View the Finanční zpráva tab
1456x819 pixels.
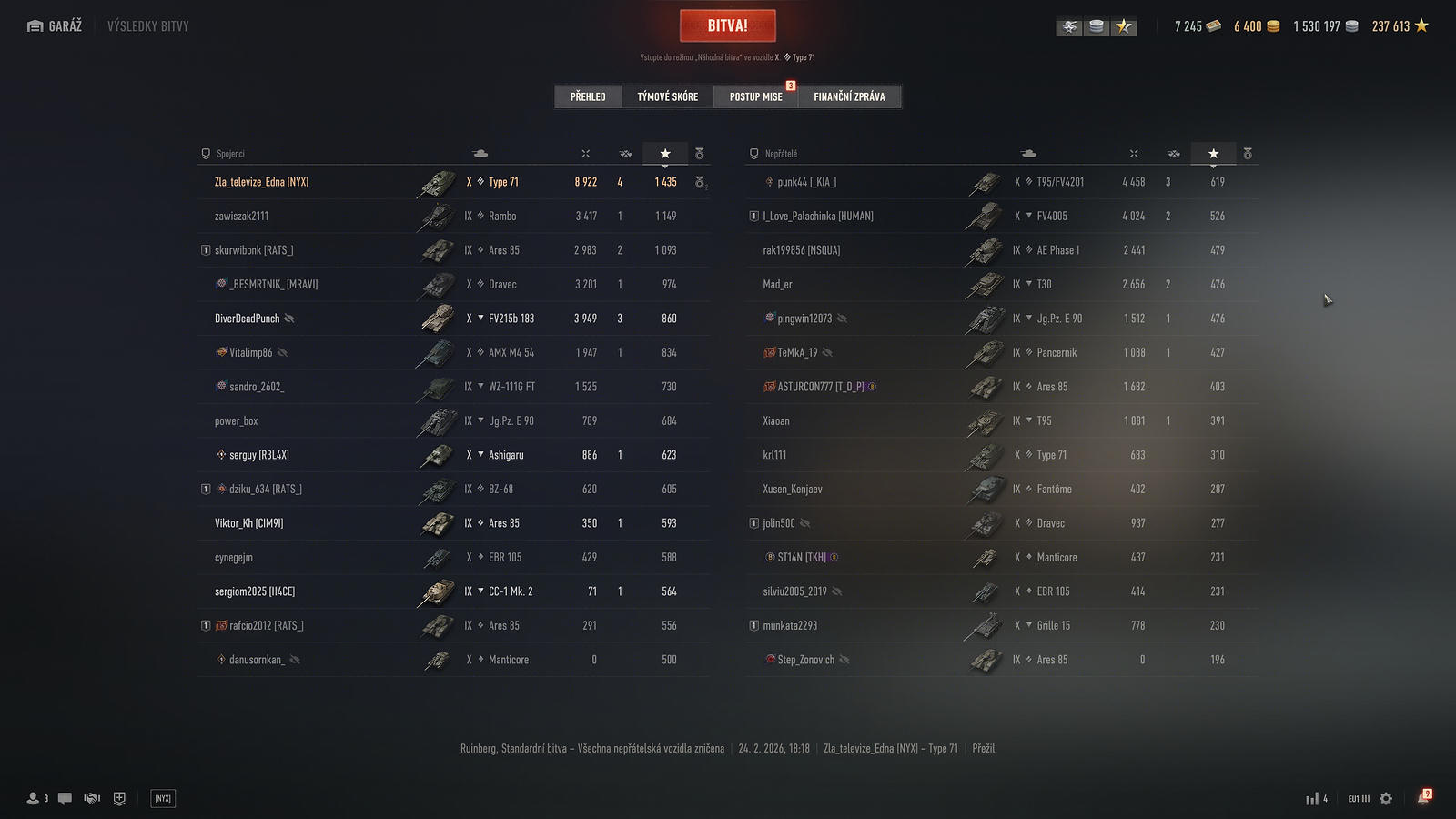pos(849,96)
